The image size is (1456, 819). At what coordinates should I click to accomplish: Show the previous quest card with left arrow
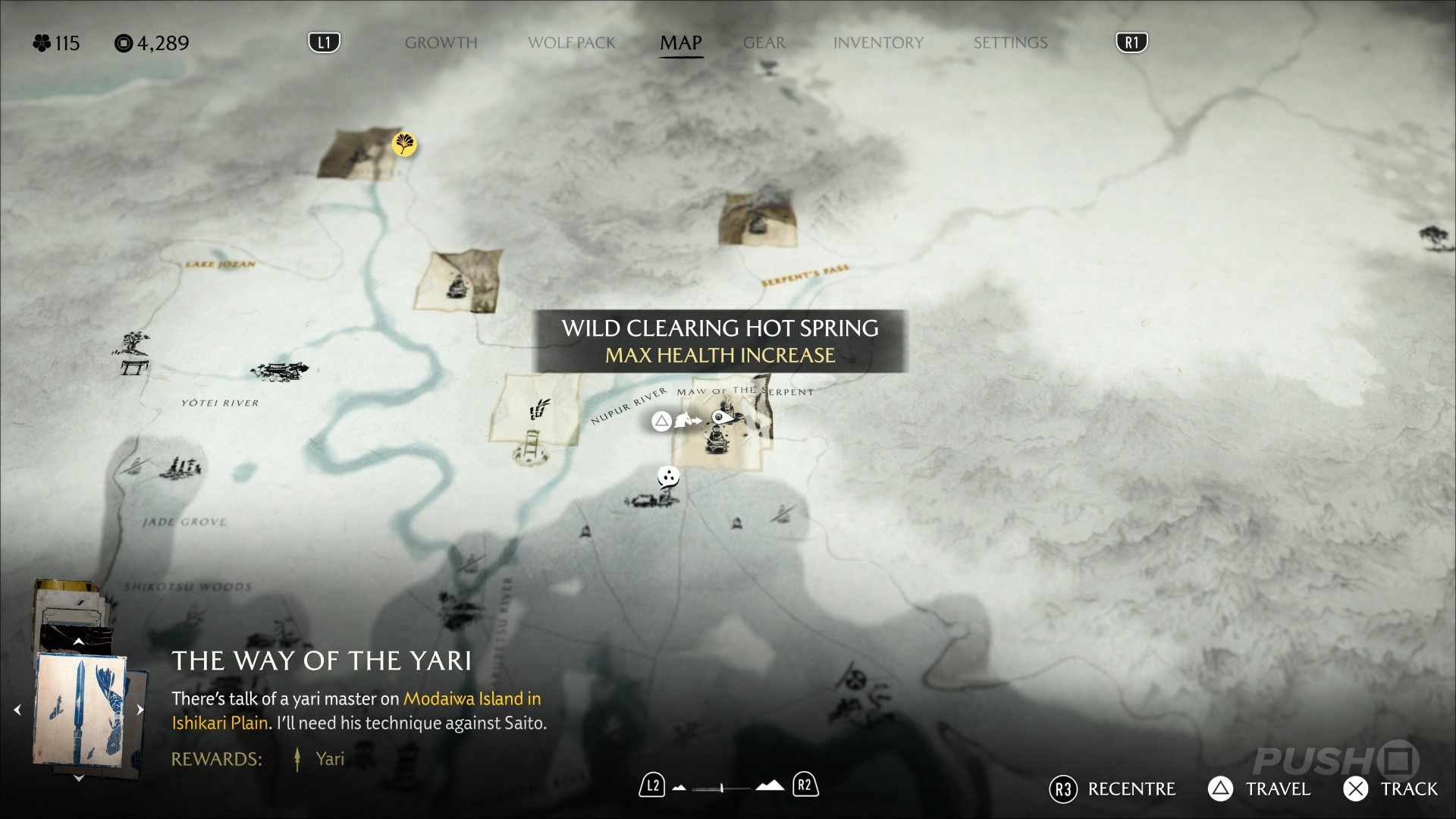click(17, 711)
